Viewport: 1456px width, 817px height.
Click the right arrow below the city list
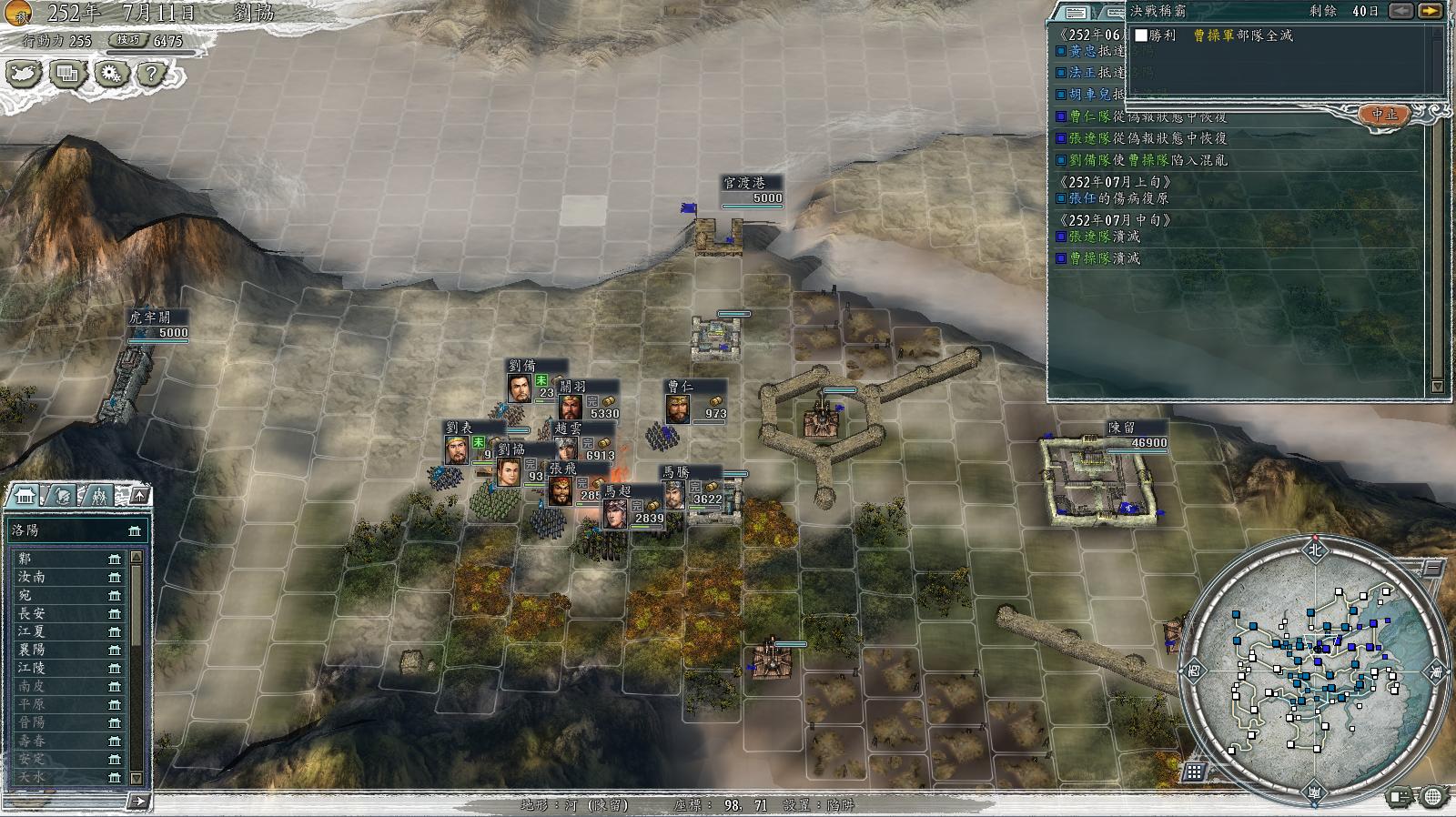pos(138,802)
